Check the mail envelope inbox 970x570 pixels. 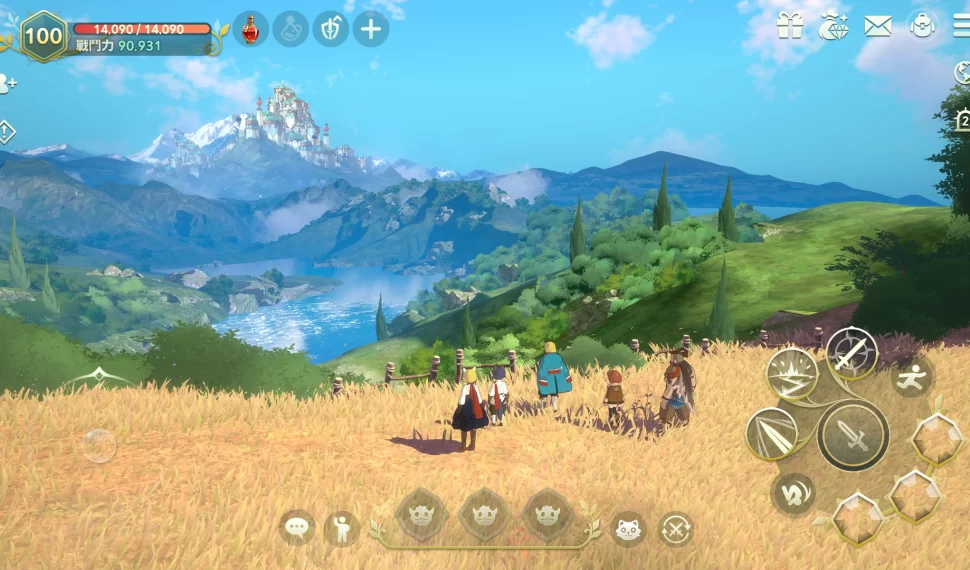pyautogui.click(x=878, y=27)
